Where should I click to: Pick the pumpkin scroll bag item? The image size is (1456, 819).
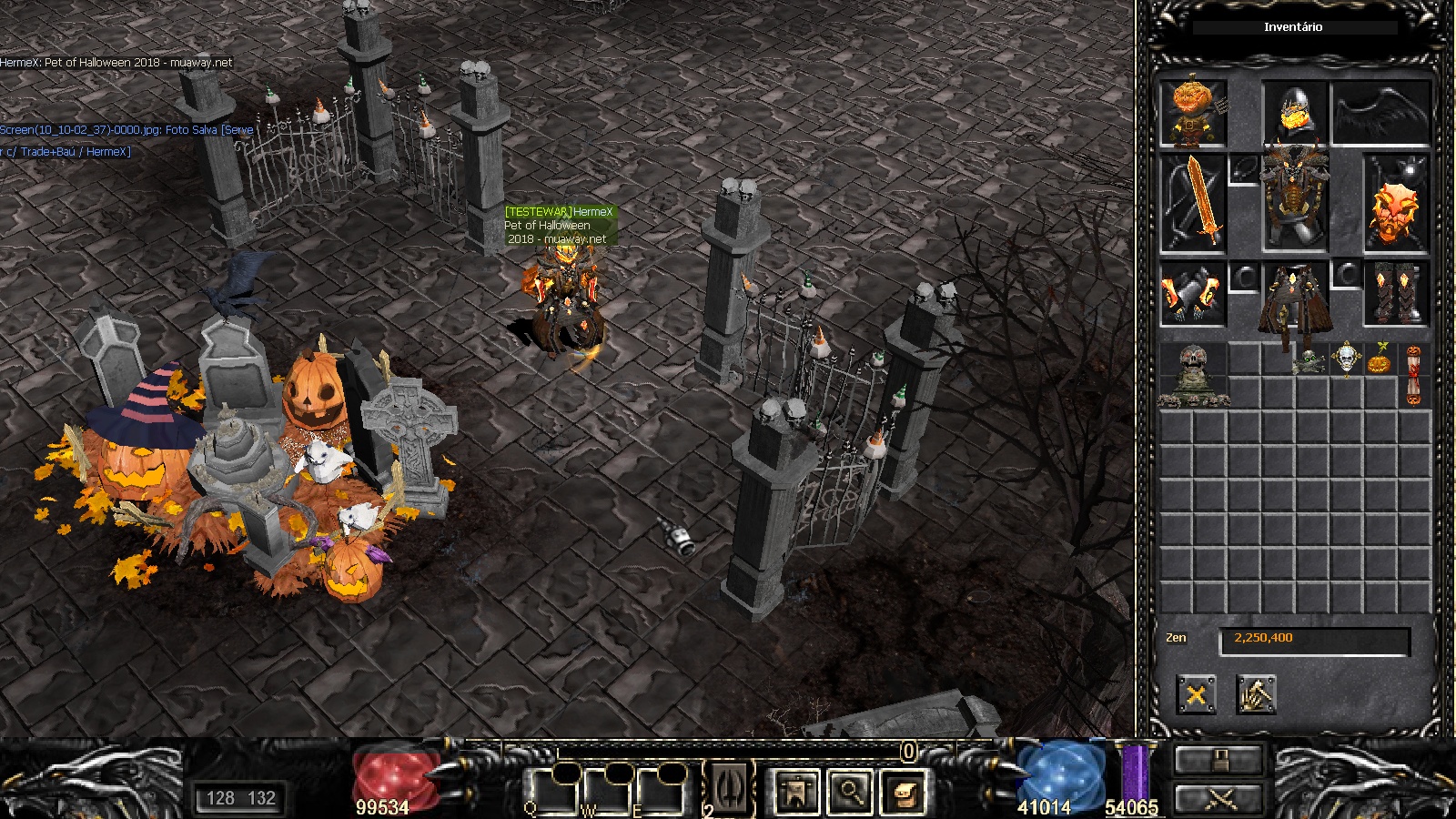(x=1413, y=375)
